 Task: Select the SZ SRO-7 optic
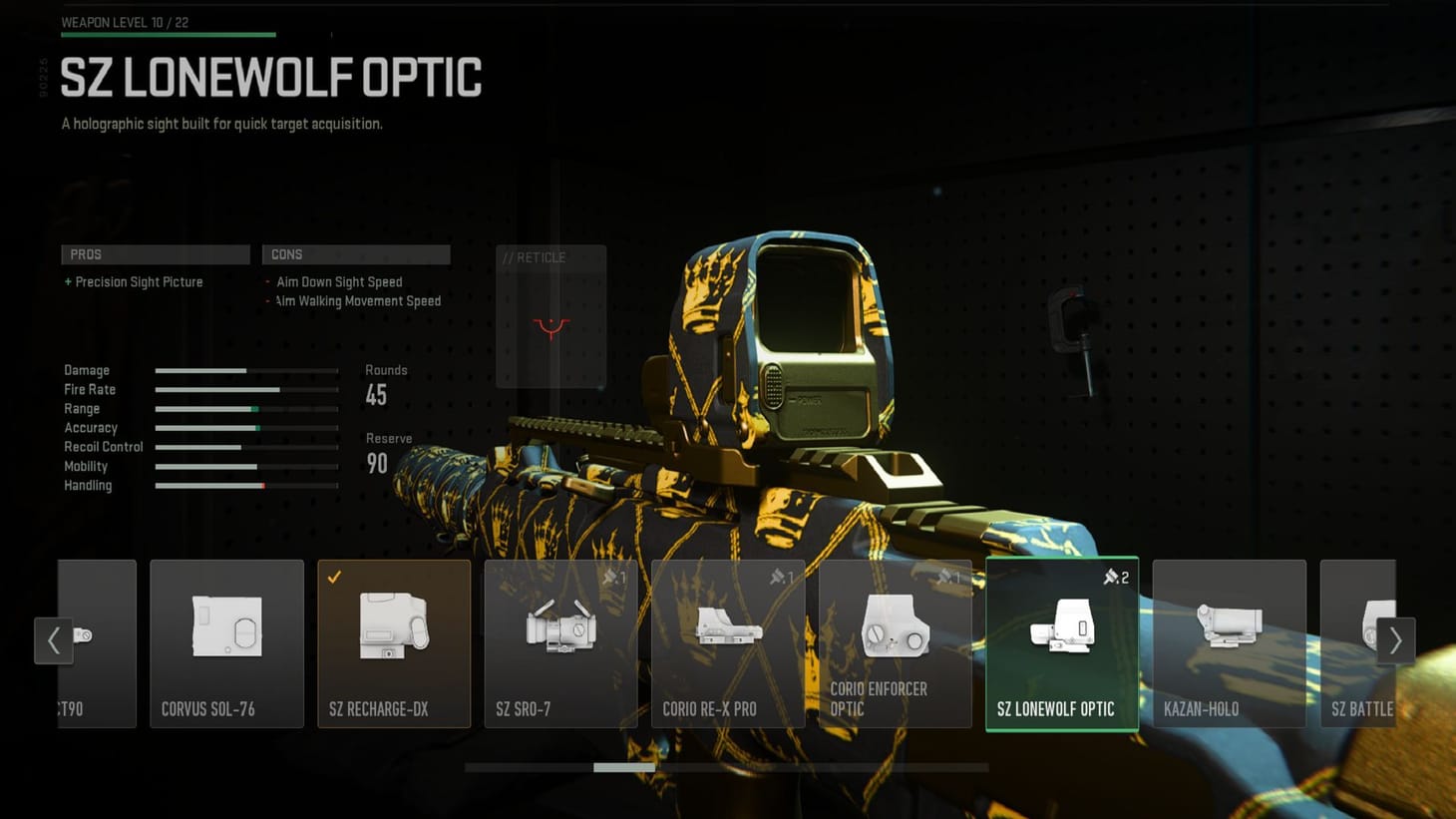click(560, 643)
